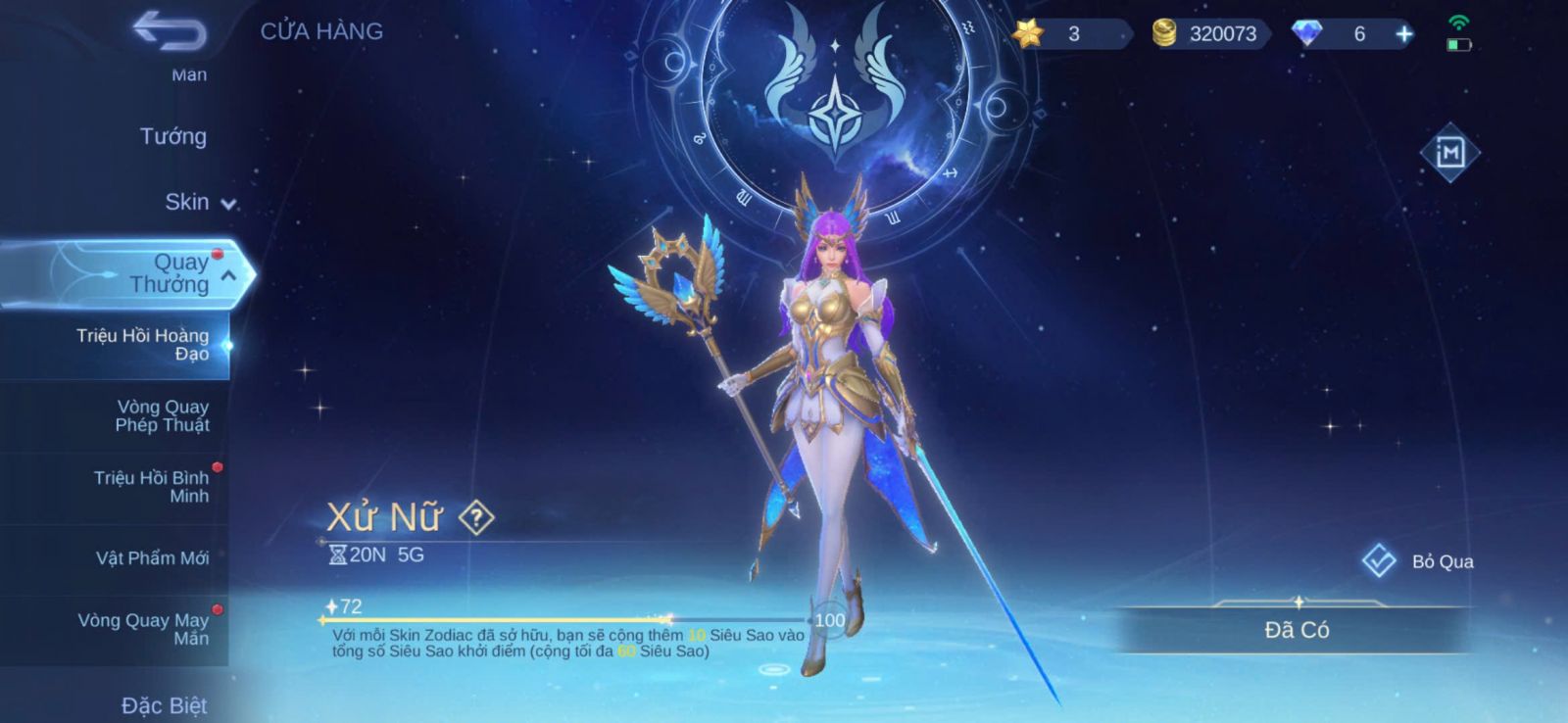Click the Đã Có button

click(1296, 630)
